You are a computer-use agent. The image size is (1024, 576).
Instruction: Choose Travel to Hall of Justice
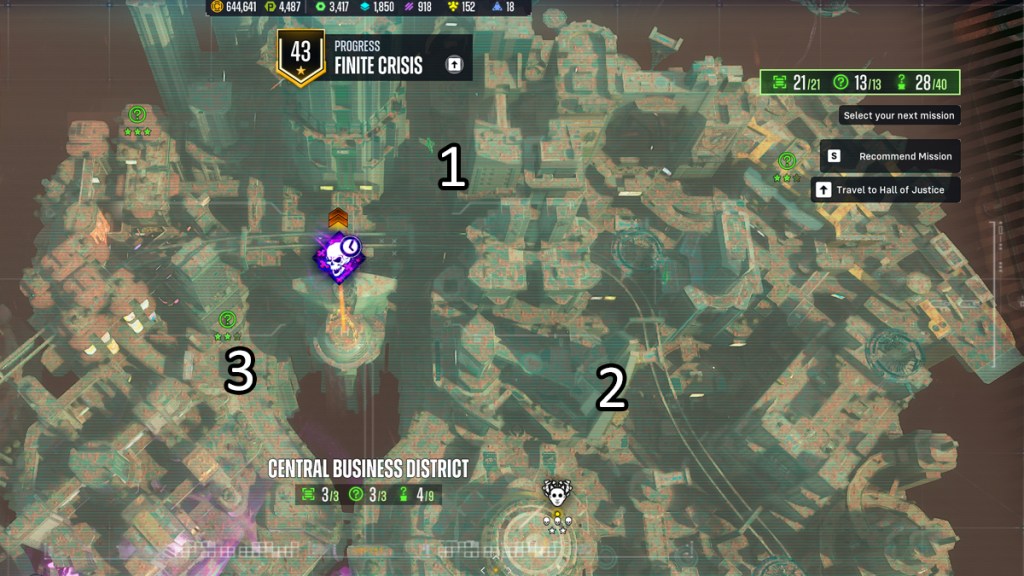[x=885, y=190]
